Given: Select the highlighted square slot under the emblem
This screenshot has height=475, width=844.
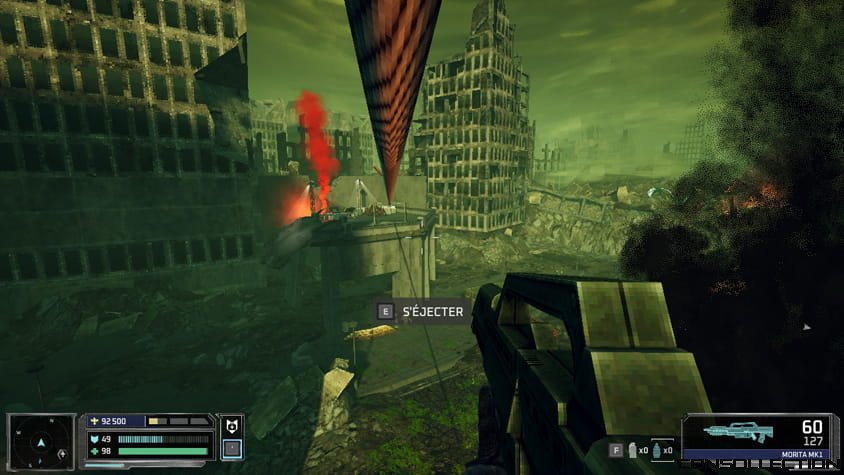Looking at the screenshot, I should 231,448.
